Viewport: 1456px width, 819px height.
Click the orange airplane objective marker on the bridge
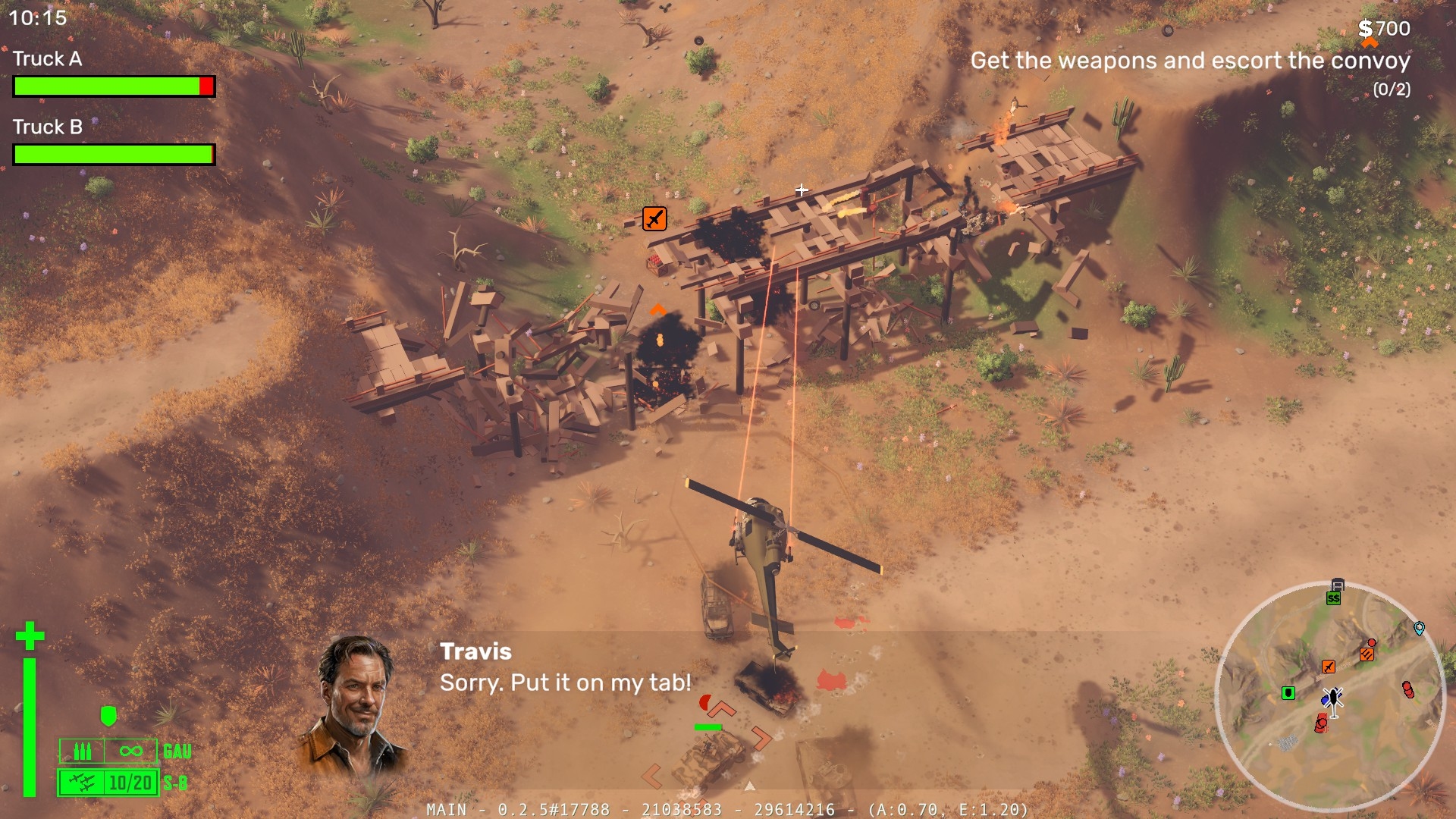point(654,218)
